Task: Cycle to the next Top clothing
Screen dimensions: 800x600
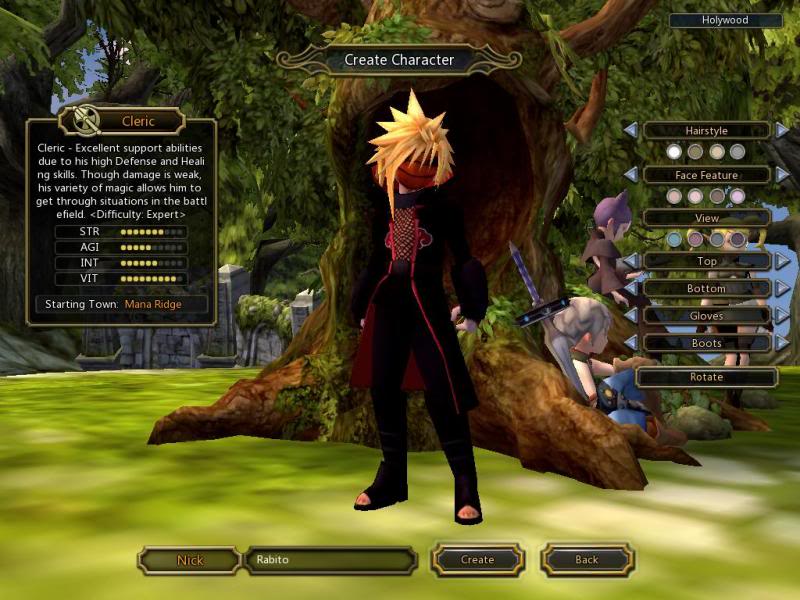Action: (782, 262)
